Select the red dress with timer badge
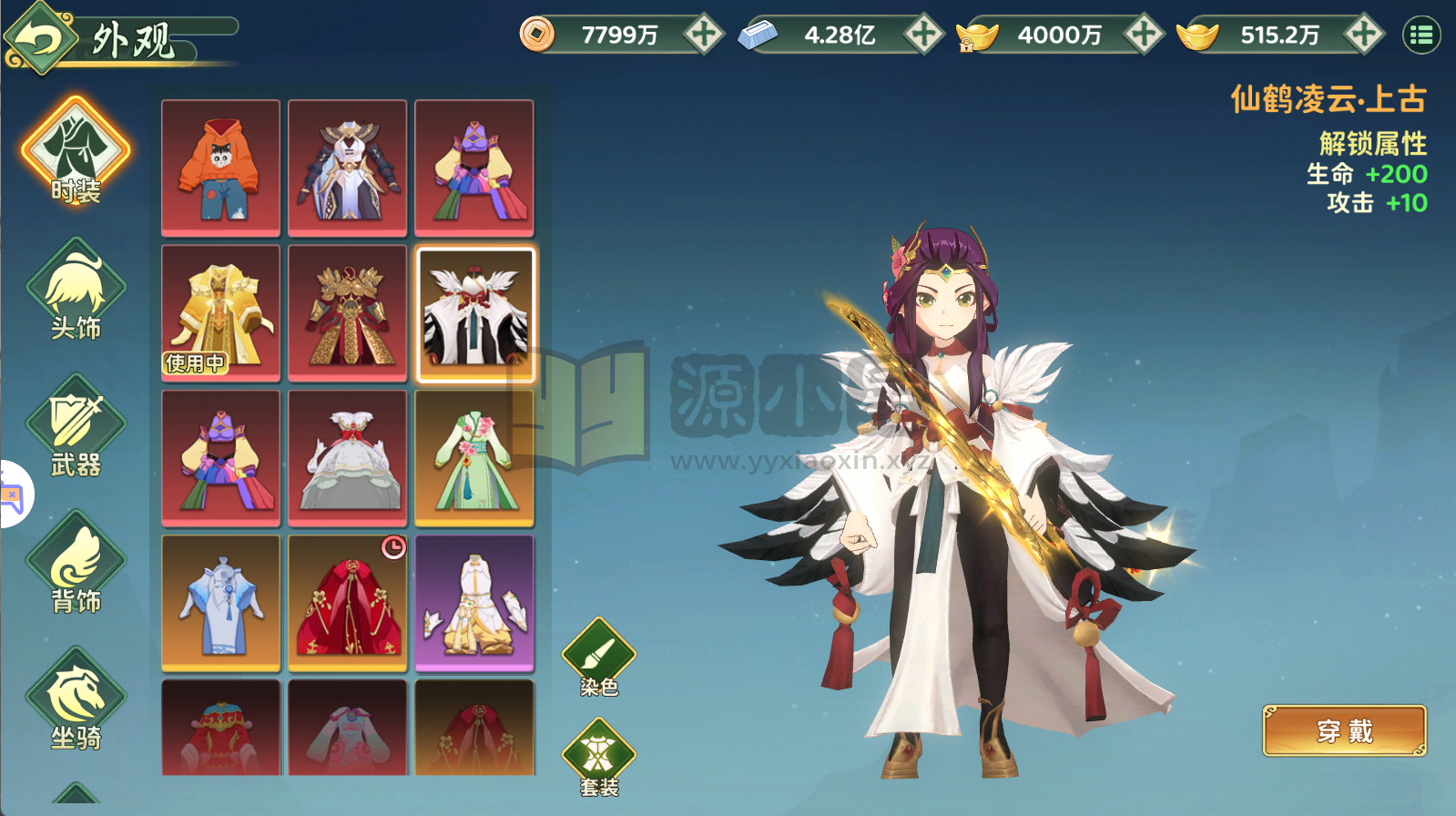Image resolution: width=1456 pixels, height=816 pixels. pyautogui.click(x=348, y=601)
